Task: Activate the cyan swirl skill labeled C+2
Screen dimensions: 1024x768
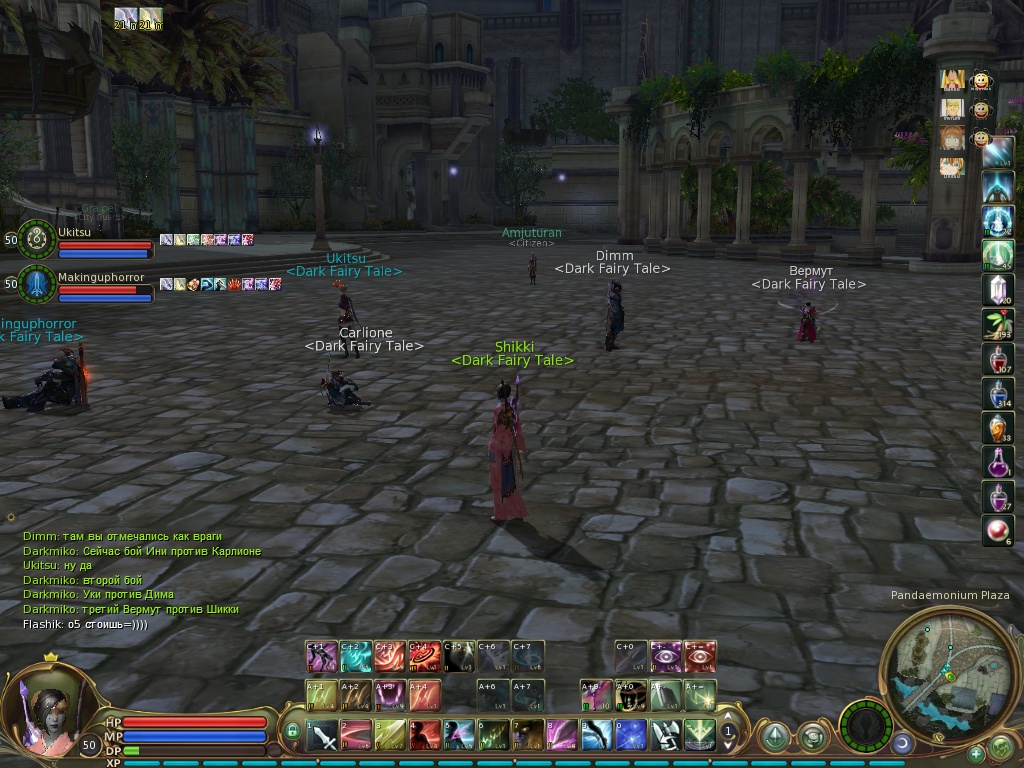Action: coord(355,656)
